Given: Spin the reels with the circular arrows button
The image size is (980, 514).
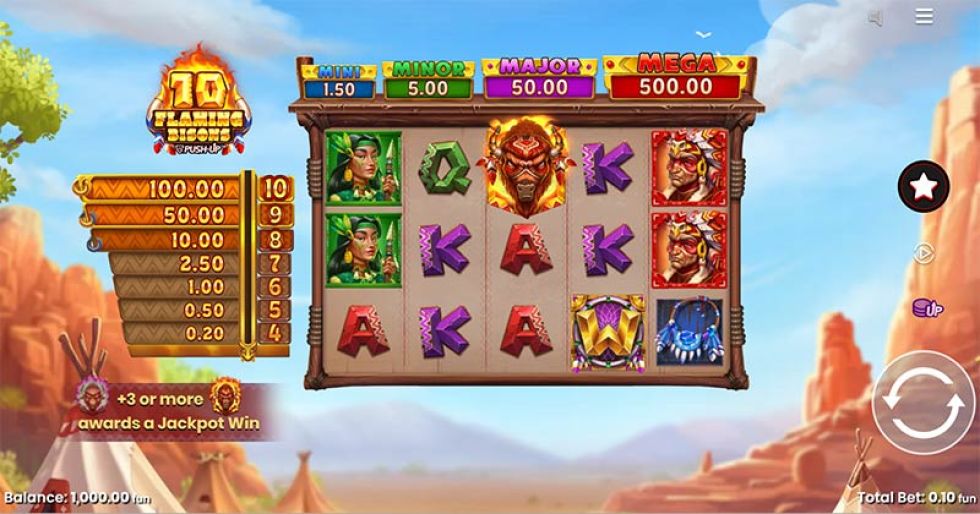Looking at the screenshot, I should click(x=922, y=402).
